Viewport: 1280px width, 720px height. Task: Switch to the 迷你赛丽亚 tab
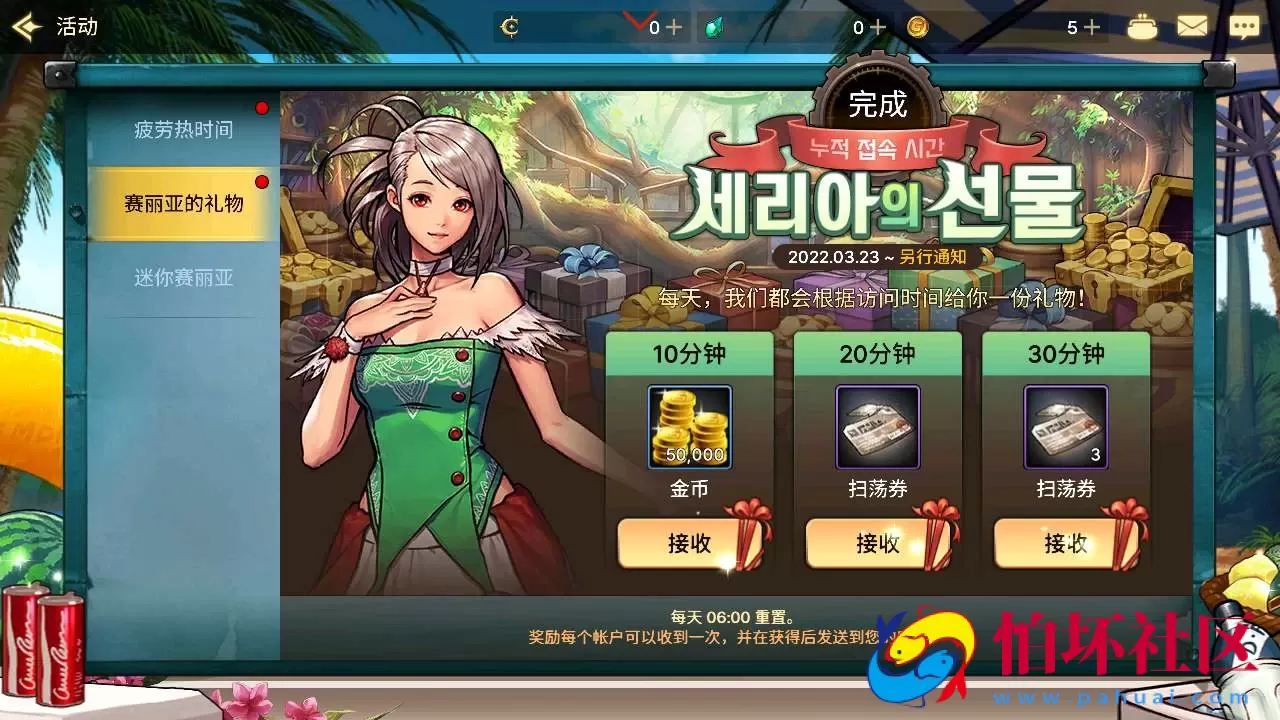(x=186, y=277)
